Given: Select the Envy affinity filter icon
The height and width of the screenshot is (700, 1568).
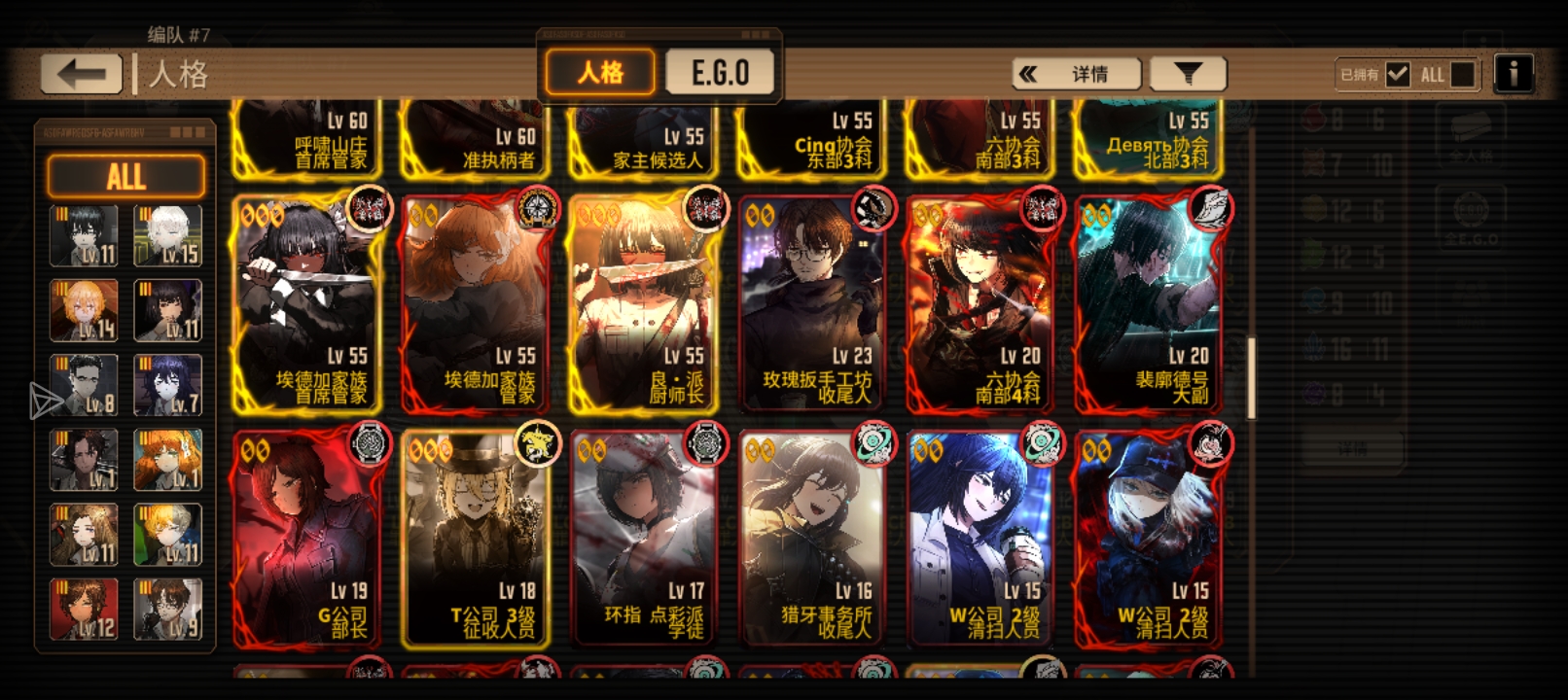Looking at the screenshot, I should [1313, 393].
